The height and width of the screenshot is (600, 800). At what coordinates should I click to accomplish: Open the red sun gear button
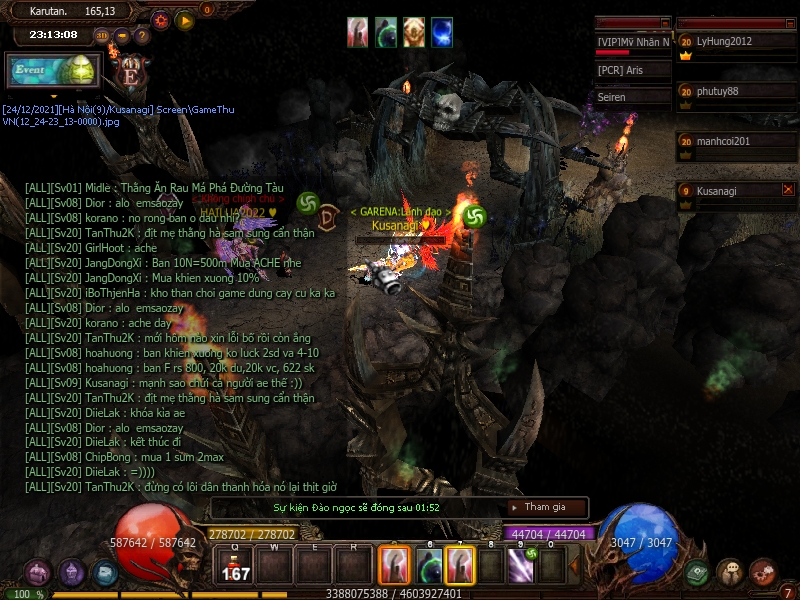tap(161, 20)
